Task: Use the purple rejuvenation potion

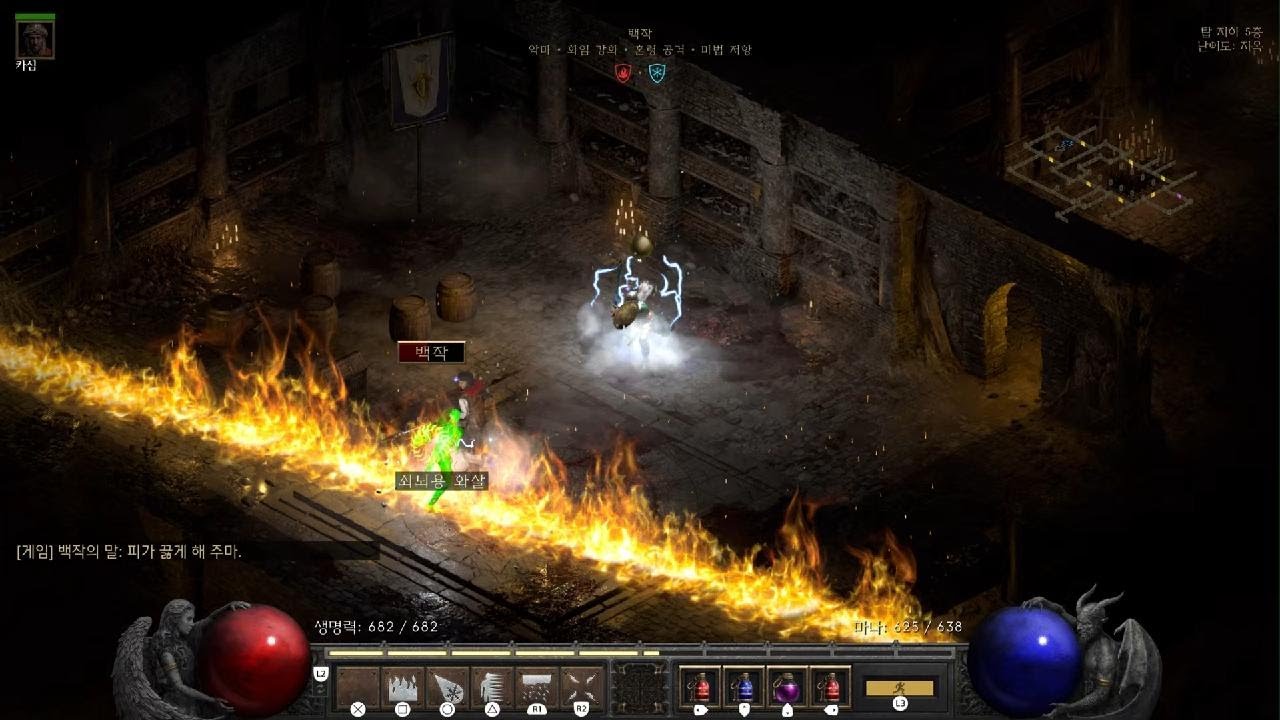Action: (786, 687)
